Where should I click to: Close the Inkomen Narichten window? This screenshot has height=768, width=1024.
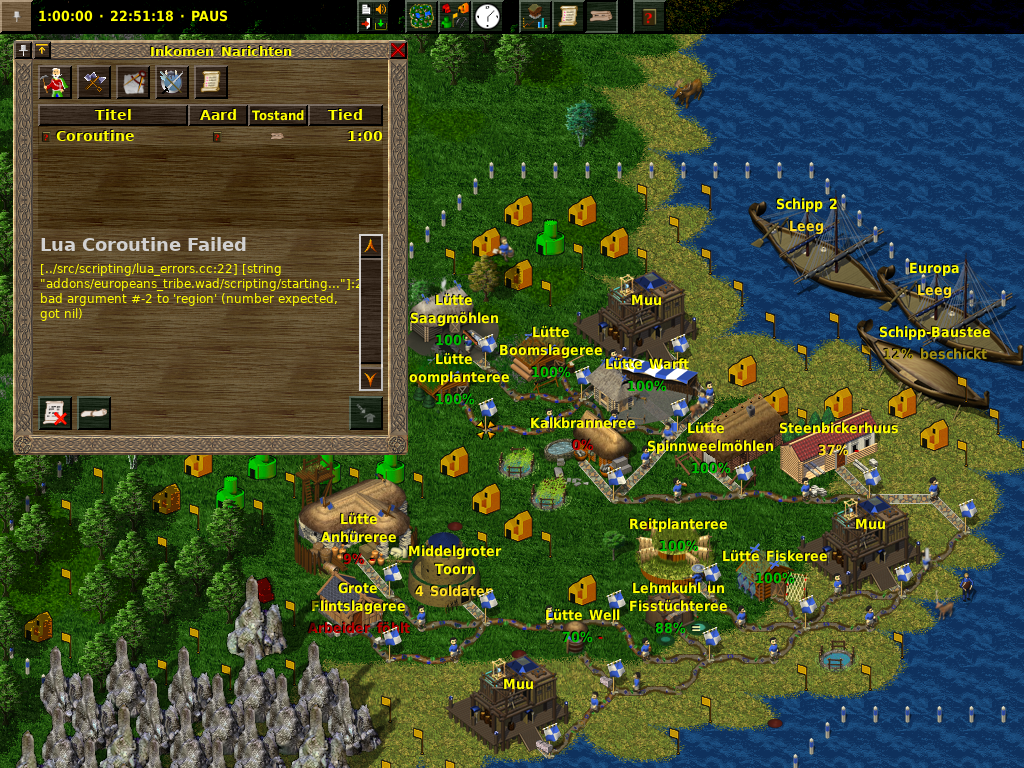coord(398,50)
